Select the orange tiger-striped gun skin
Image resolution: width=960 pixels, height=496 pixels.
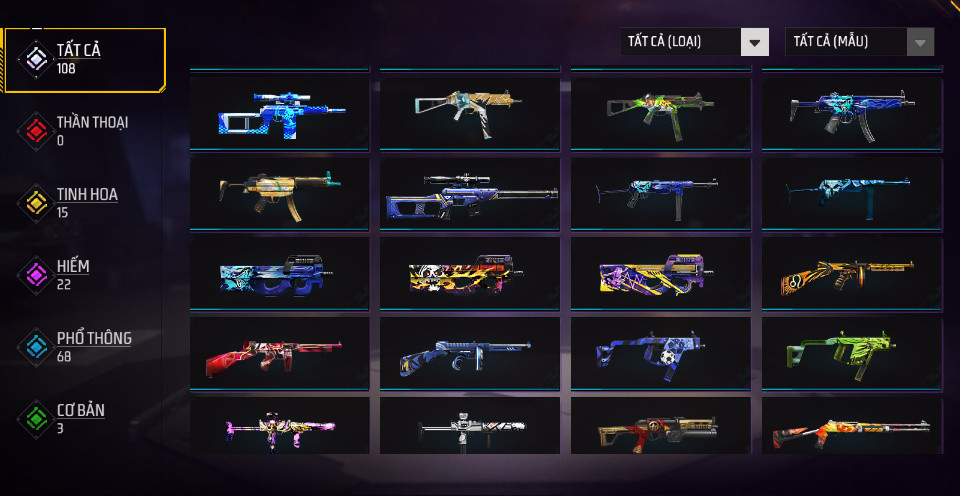tap(851, 274)
